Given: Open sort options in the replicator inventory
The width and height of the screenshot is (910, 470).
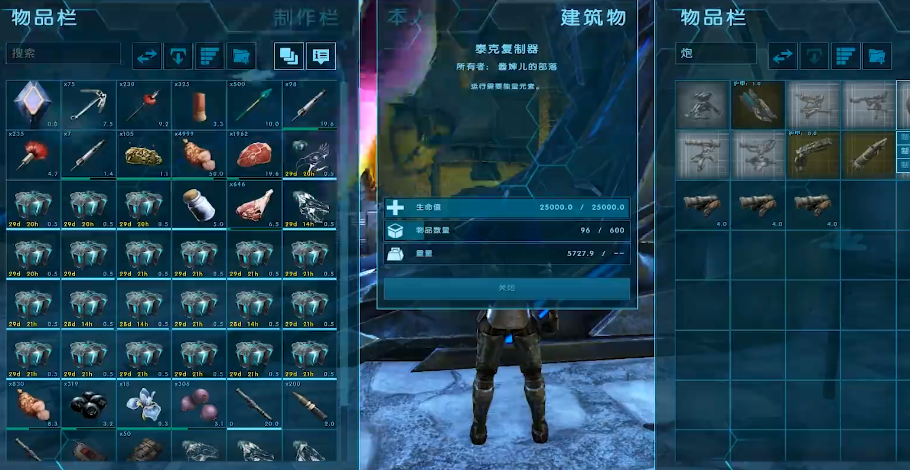Looking at the screenshot, I should (846, 55).
